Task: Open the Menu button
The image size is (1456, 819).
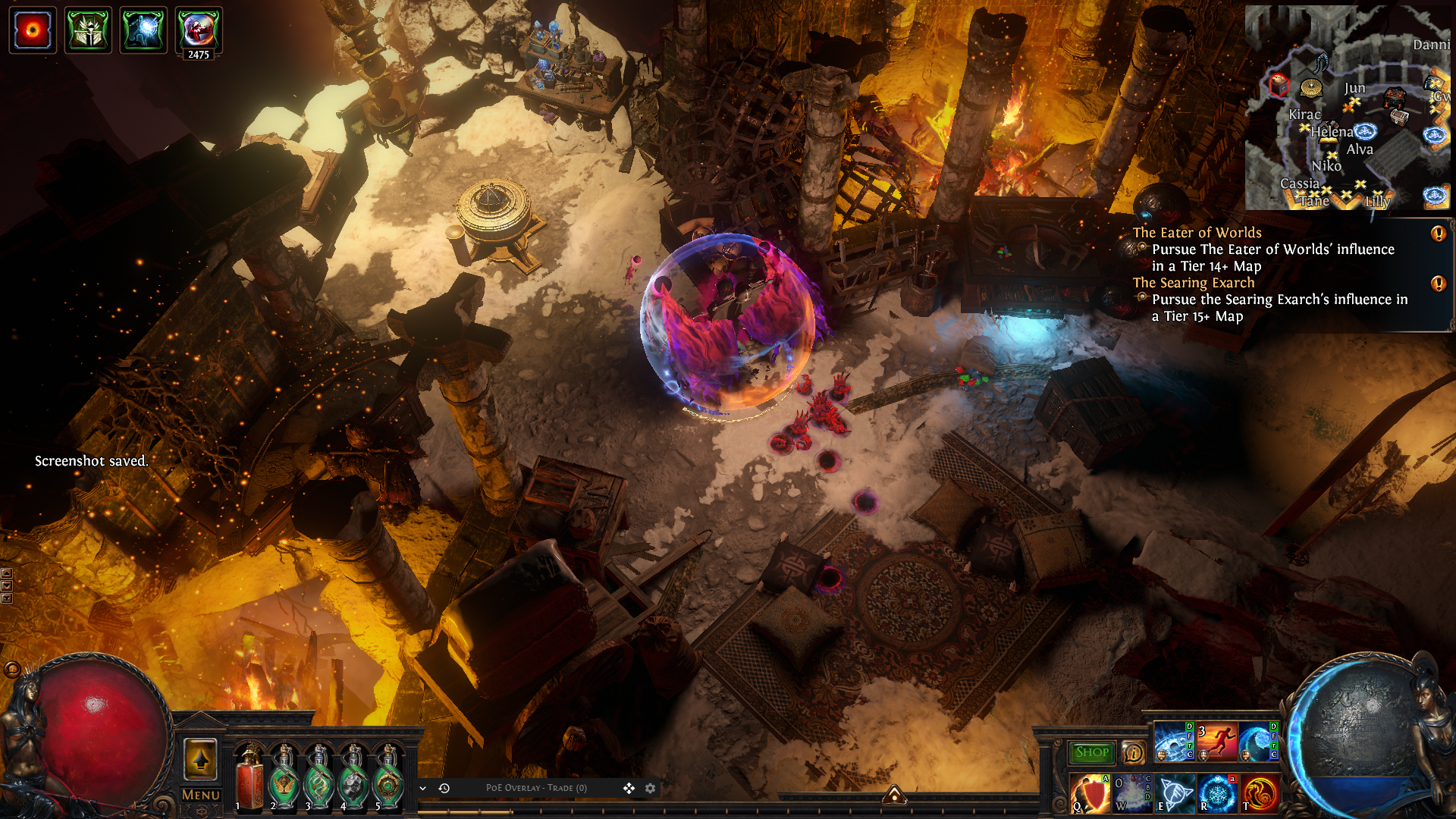Action: (x=201, y=795)
